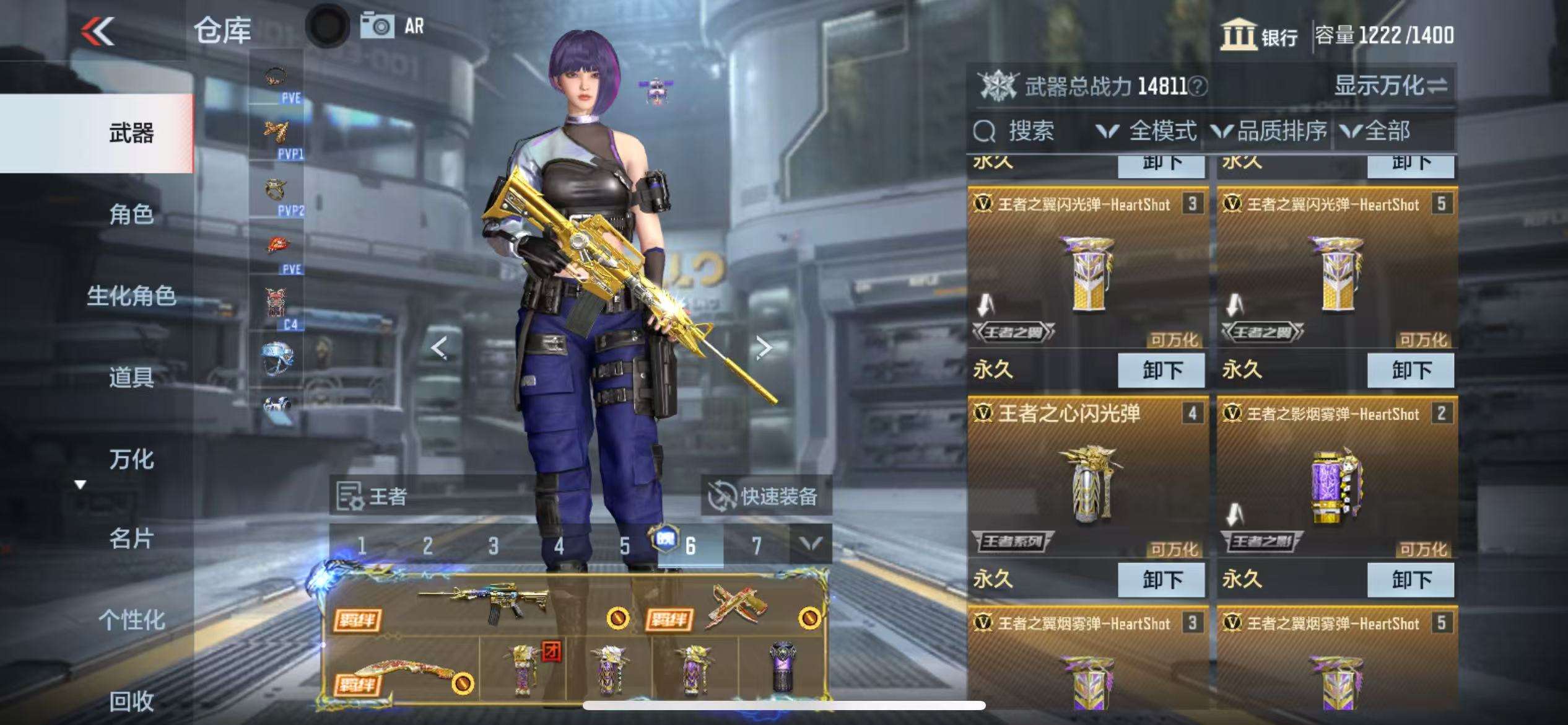Open the 万化 section
Screen dimensions: 1568x725
click(131, 459)
